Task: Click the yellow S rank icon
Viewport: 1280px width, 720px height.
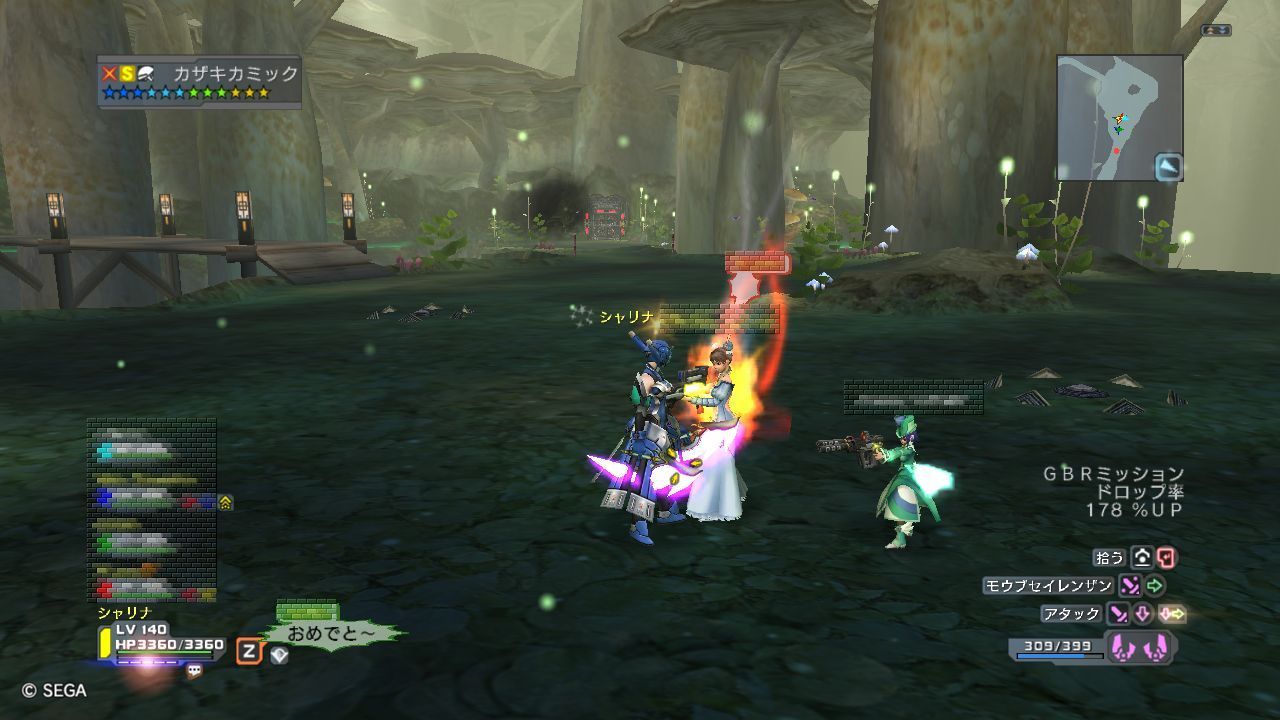Action: coord(127,73)
